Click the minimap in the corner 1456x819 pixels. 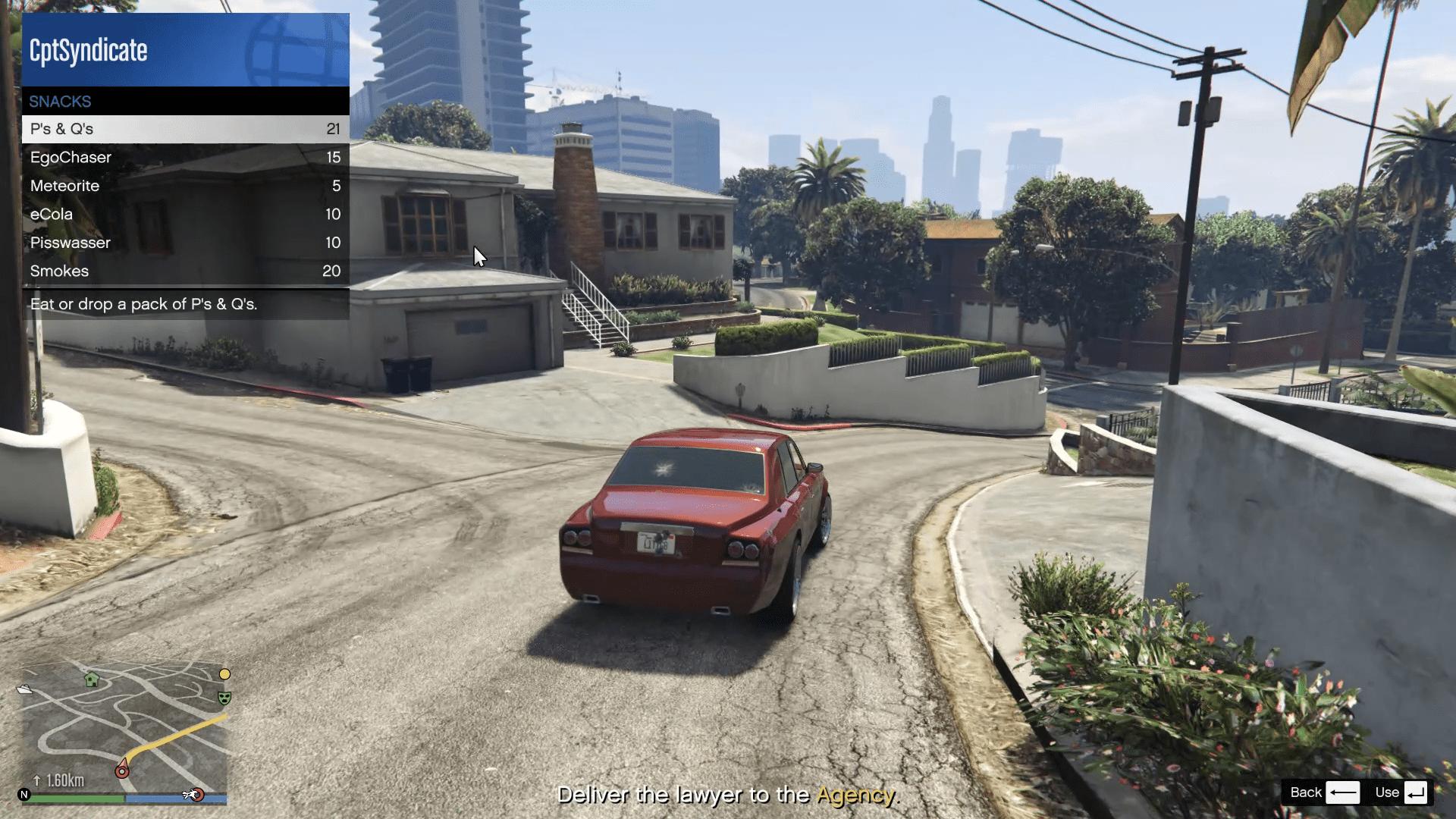pyautogui.click(x=124, y=728)
